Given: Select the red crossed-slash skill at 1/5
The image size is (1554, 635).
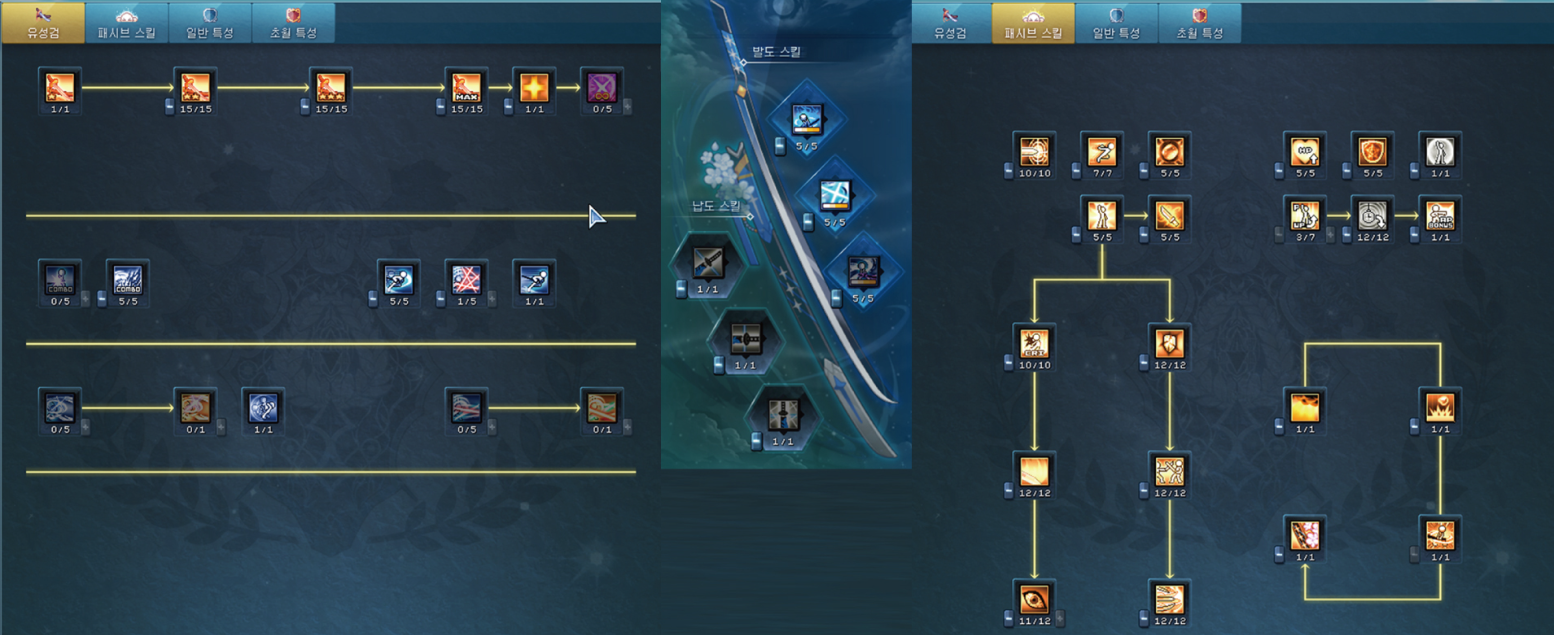Looking at the screenshot, I should click(x=466, y=279).
